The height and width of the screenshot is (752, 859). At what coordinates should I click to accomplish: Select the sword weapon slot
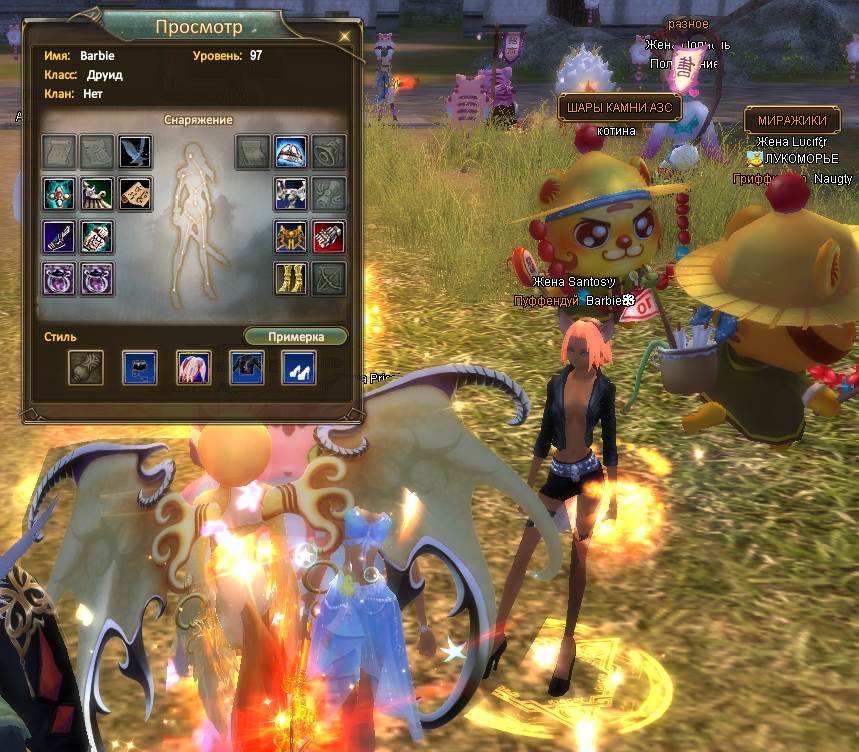pos(59,237)
